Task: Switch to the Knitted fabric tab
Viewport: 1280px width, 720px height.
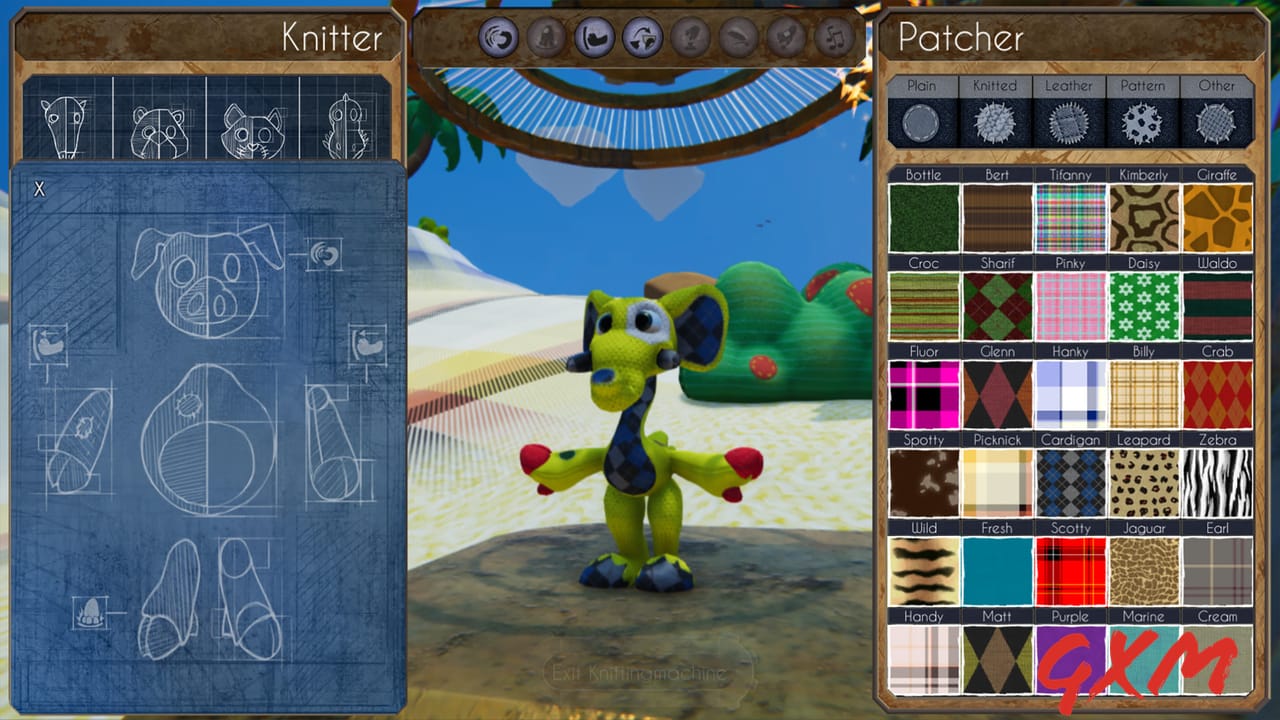Action: [x=994, y=86]
